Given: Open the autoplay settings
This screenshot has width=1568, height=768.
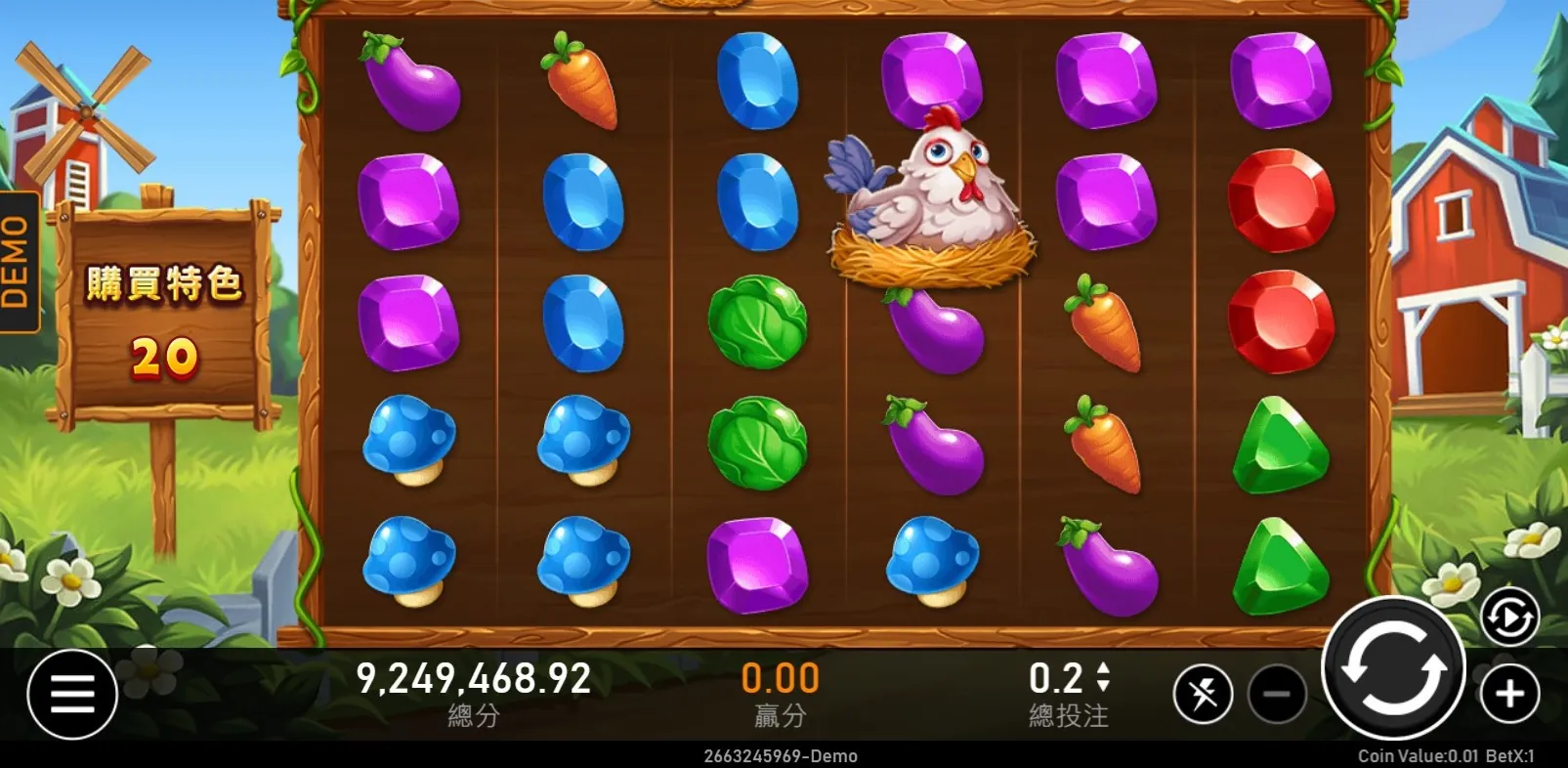Looking at the screenshot, I should 1509,618.
